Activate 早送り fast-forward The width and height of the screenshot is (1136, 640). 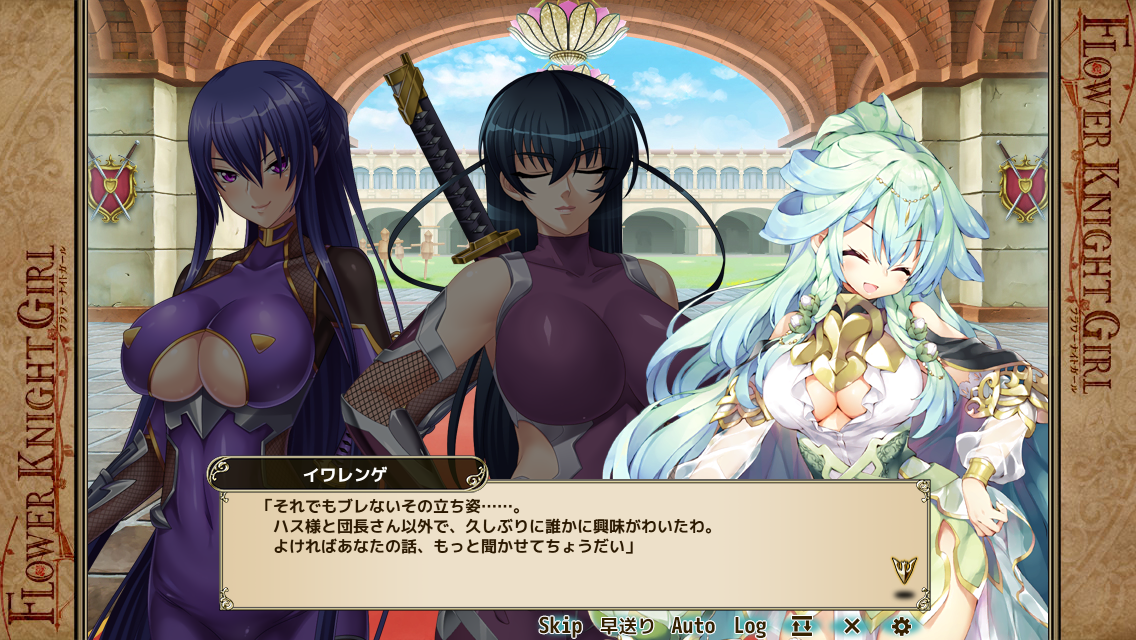coord(627,626)
